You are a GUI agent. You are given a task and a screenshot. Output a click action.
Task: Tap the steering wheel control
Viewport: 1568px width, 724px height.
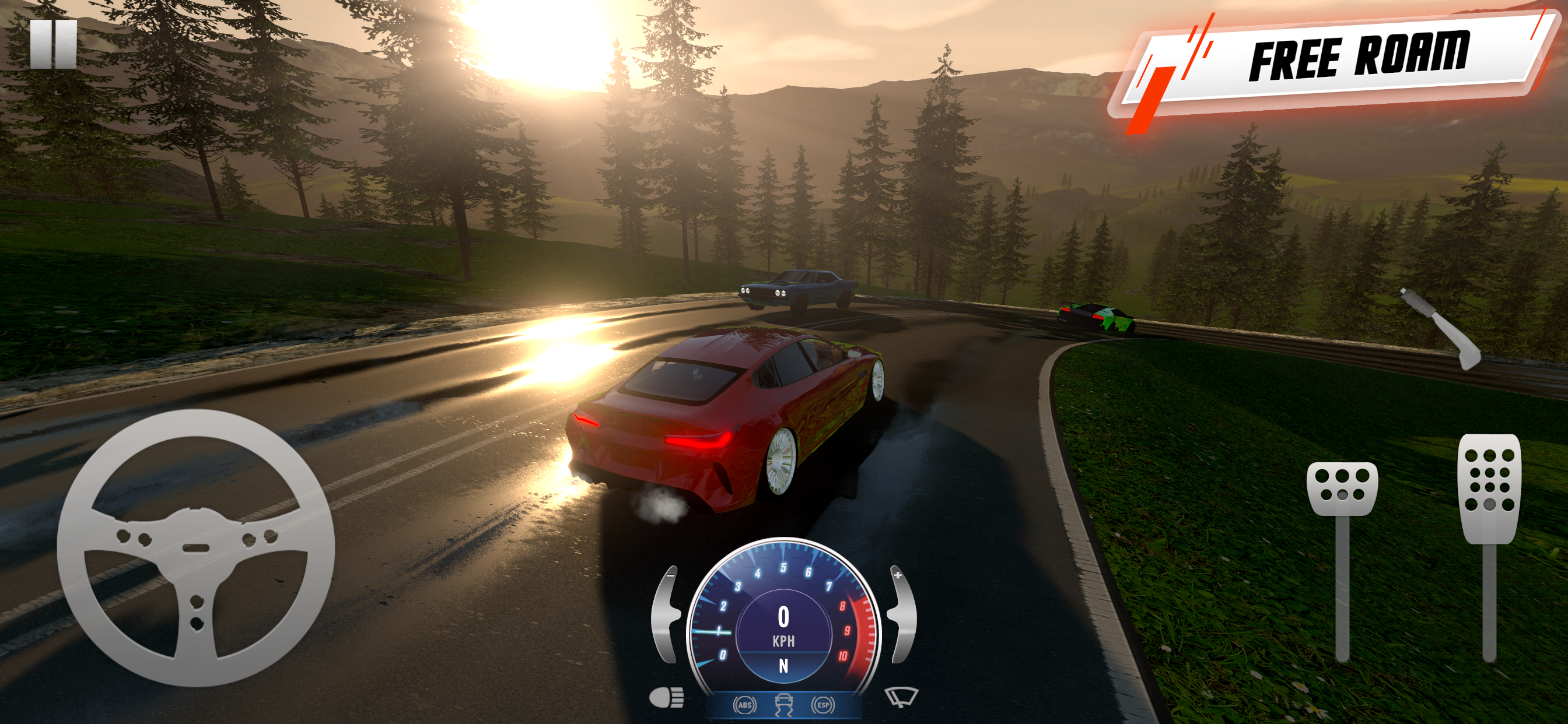(x=195, y=547)
